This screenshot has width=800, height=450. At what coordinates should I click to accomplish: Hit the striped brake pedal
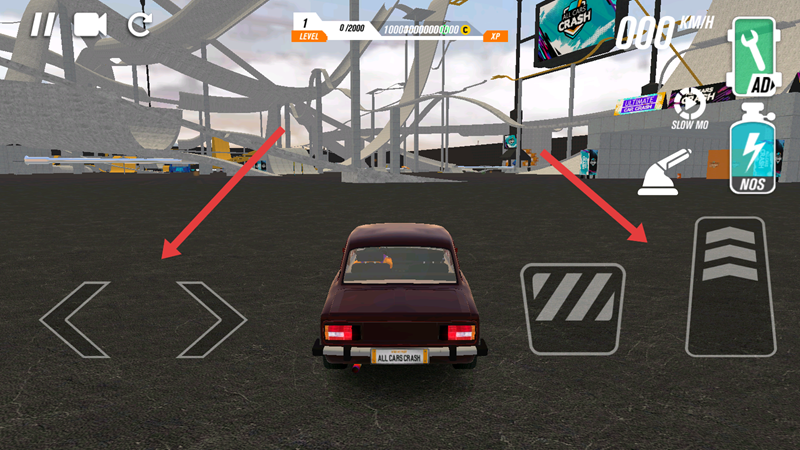pos(573,308)
